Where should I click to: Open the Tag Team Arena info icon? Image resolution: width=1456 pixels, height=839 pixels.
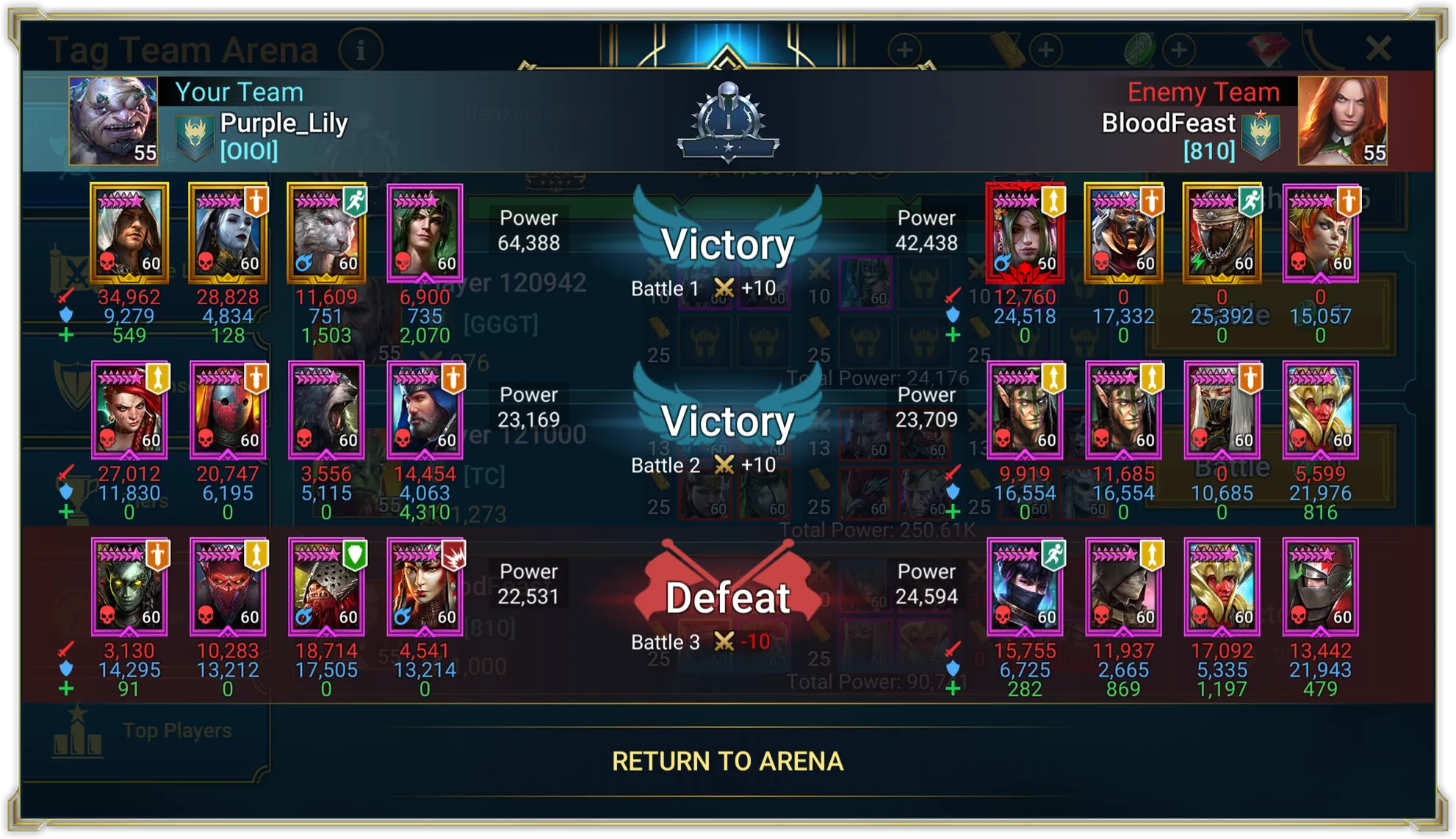click(361, 51)
